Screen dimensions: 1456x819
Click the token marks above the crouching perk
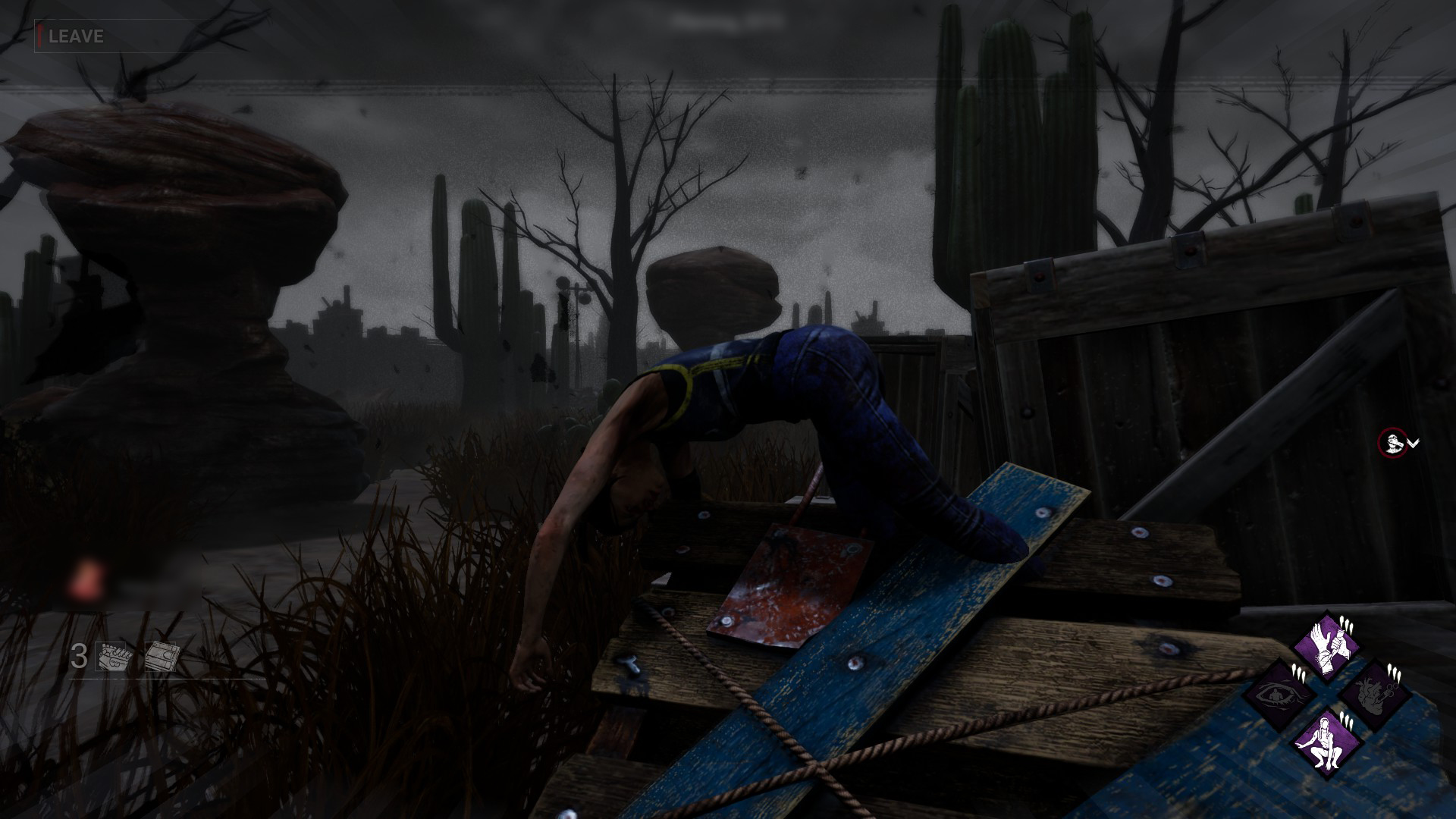pyautogui.click(x=1347, y=720)
